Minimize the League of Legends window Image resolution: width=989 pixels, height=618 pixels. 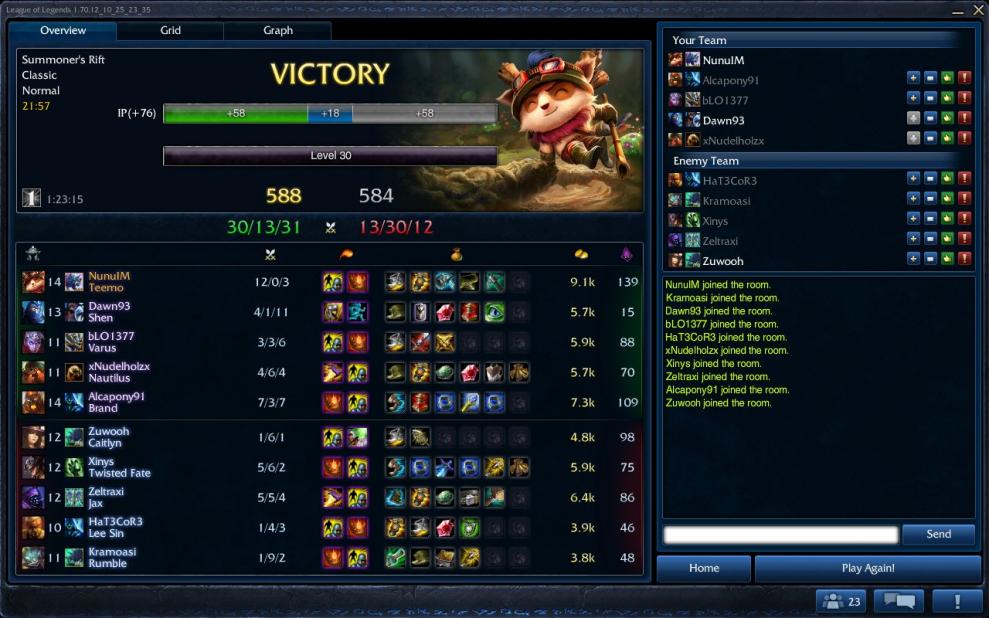click(957, 10)
